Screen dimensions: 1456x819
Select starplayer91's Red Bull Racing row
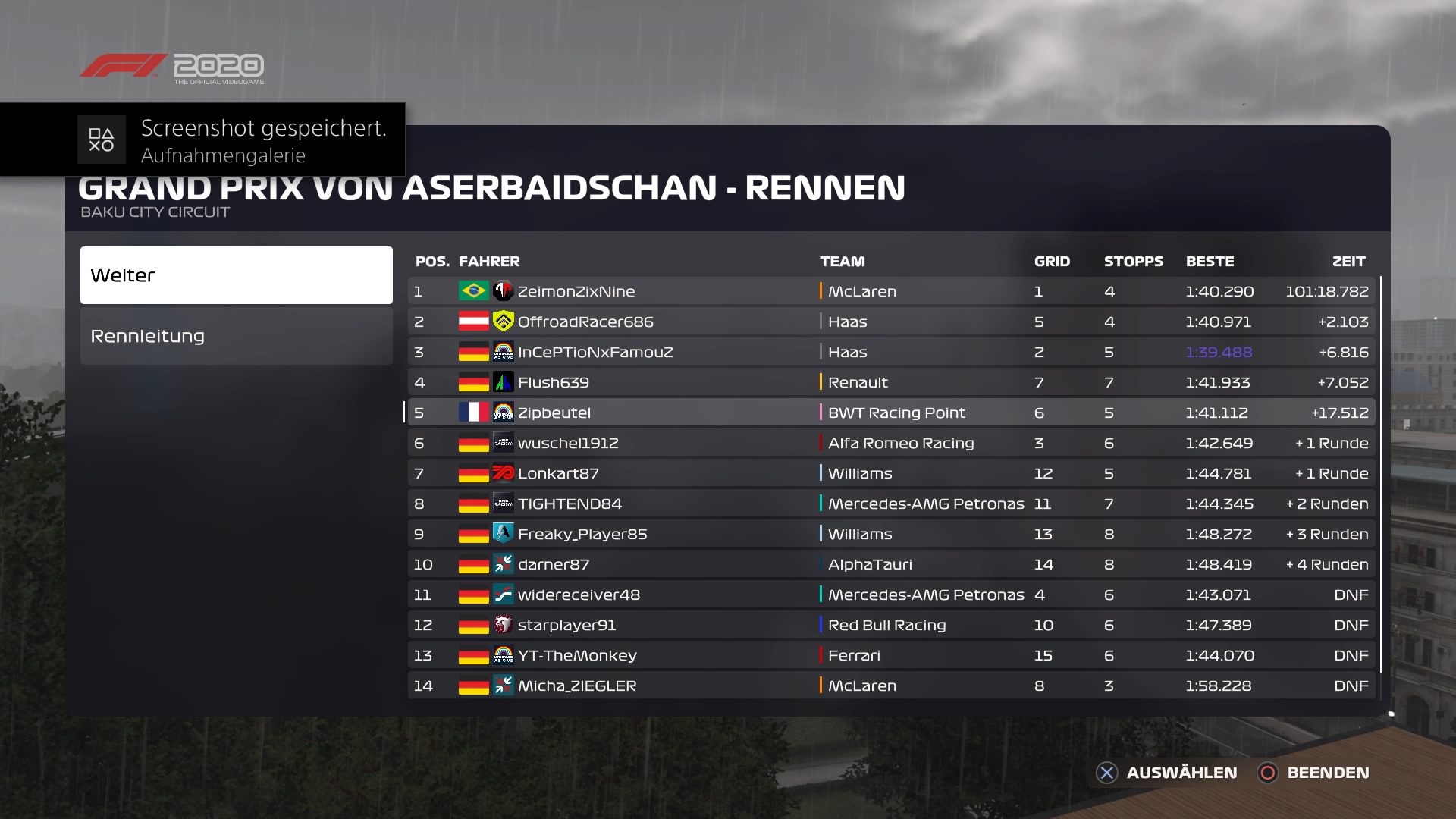[x=891, y=625]
